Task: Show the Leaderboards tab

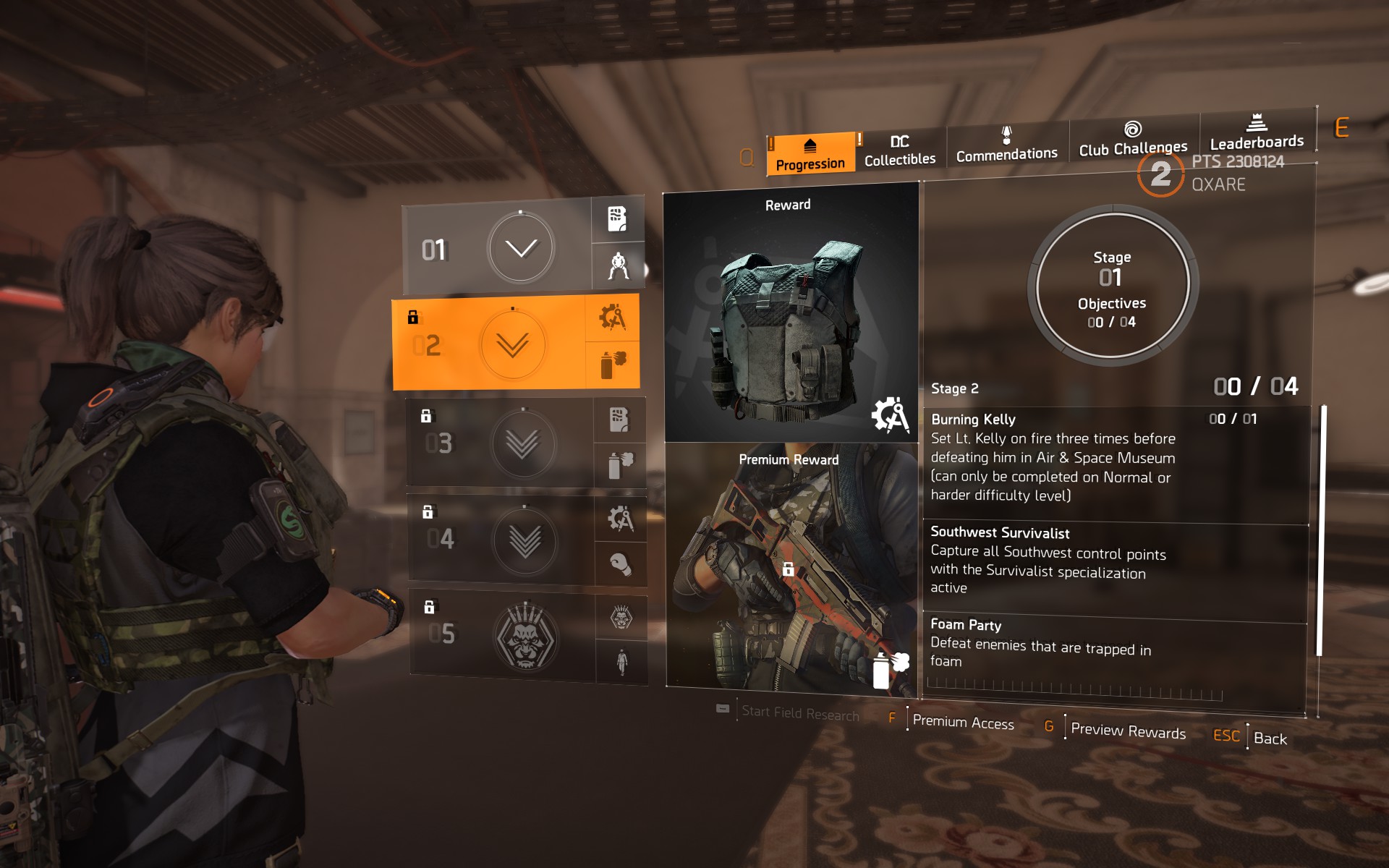Action: pos(1257,132)
